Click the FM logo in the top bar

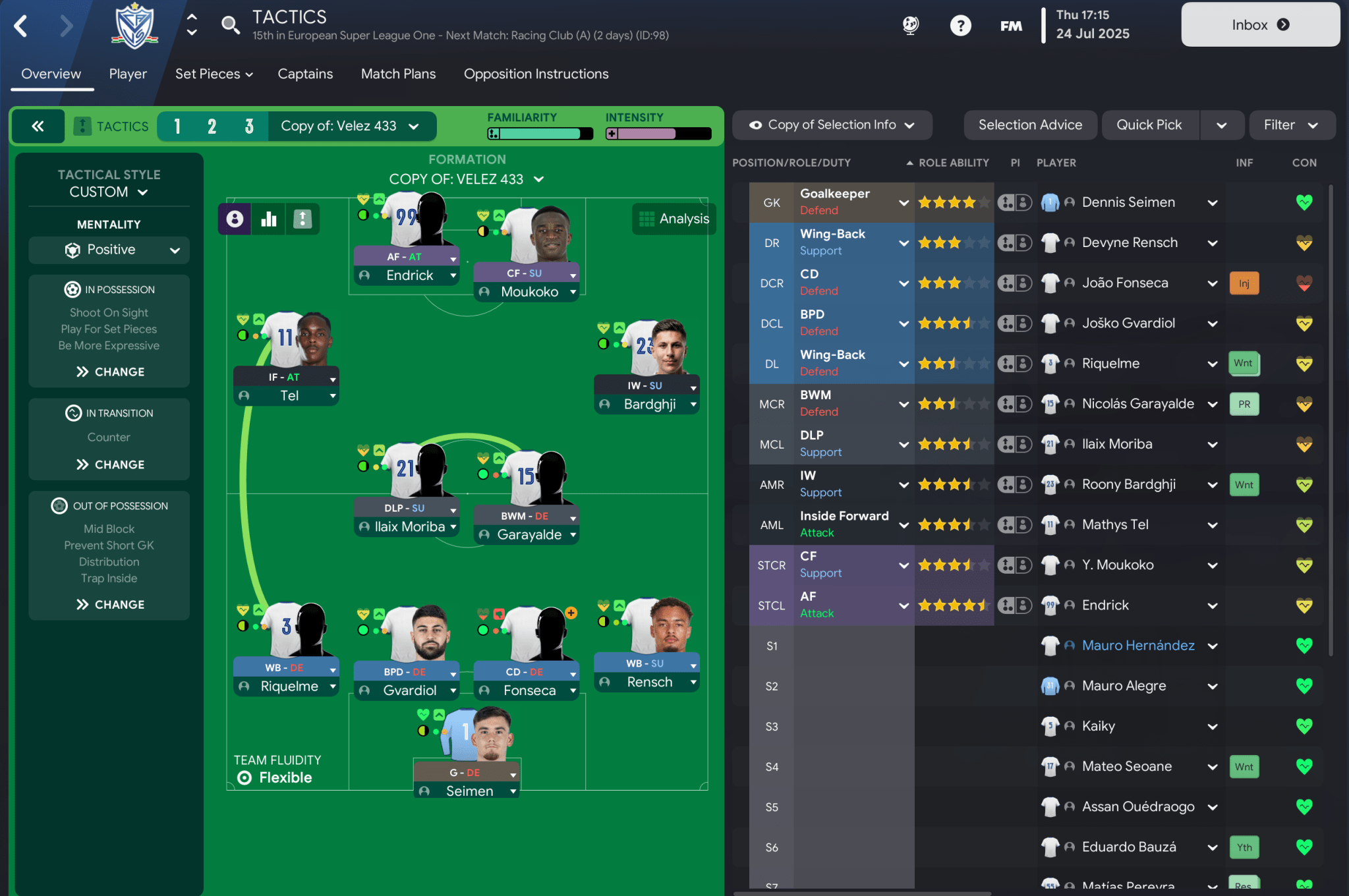pos(1010,25)
